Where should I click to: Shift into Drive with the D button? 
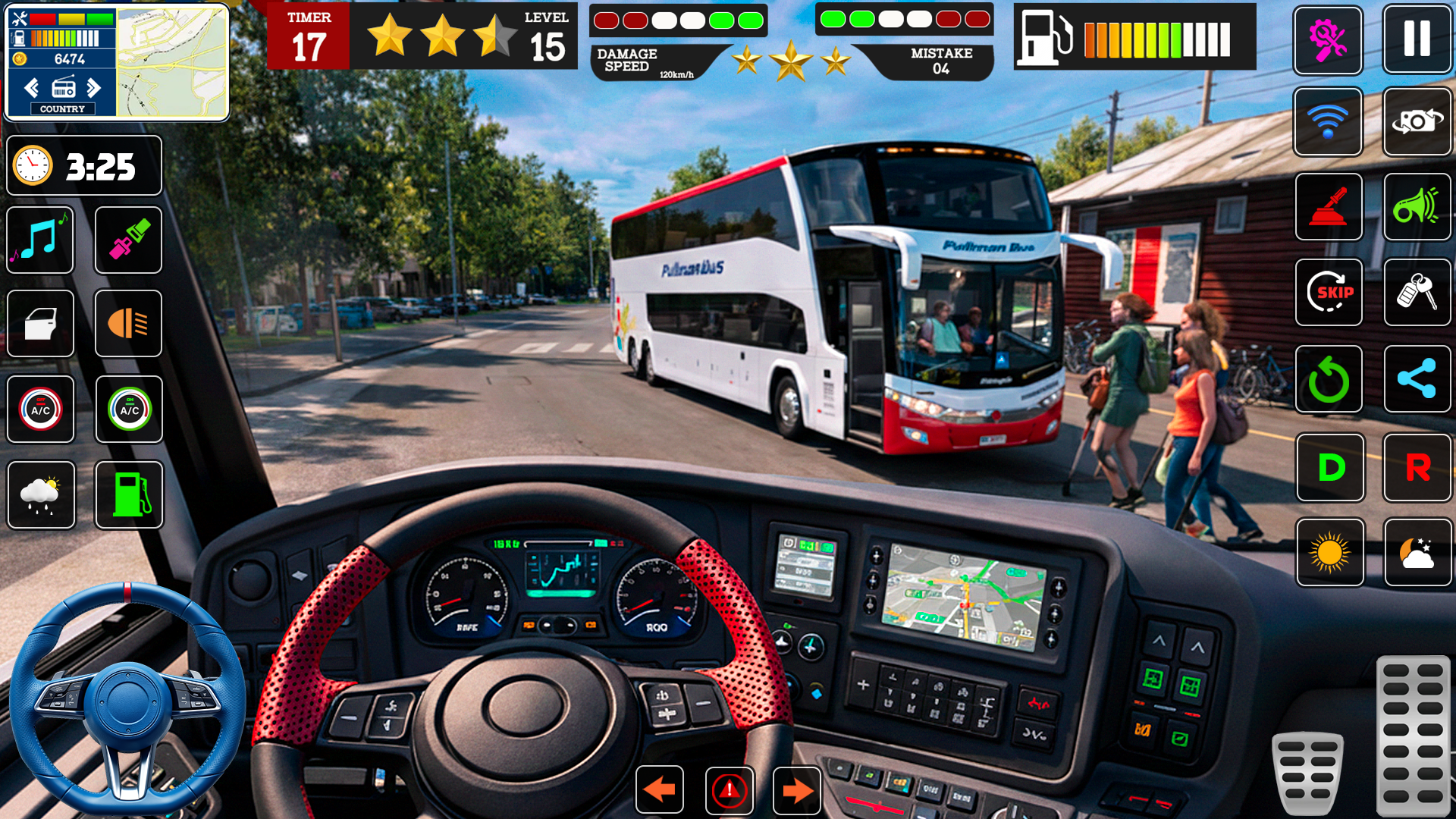point(1330,467)
